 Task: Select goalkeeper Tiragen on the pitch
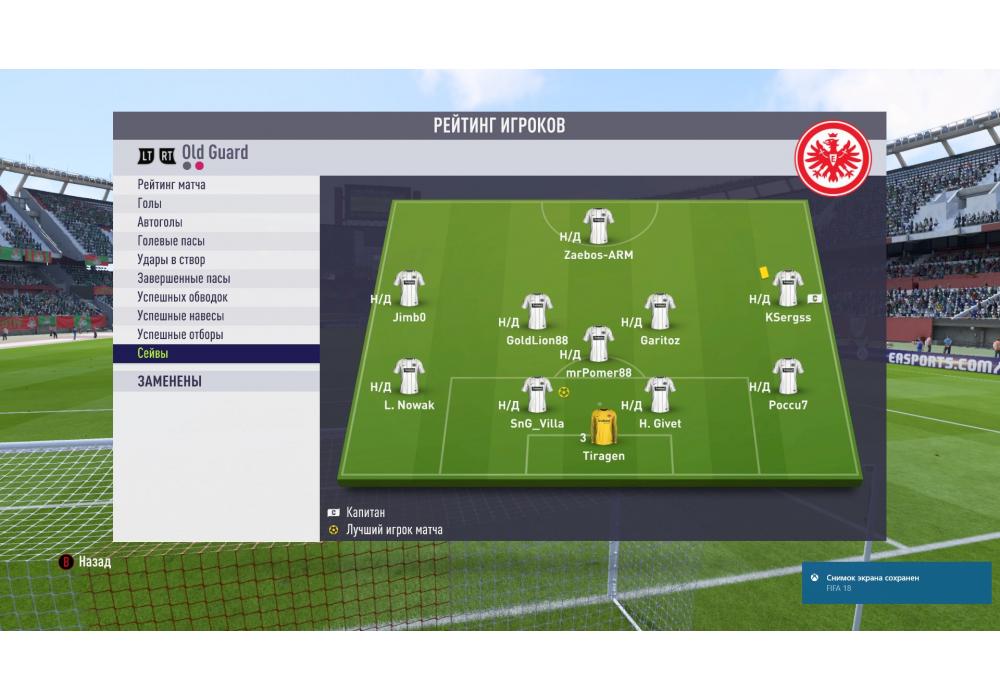coord(603,428)
